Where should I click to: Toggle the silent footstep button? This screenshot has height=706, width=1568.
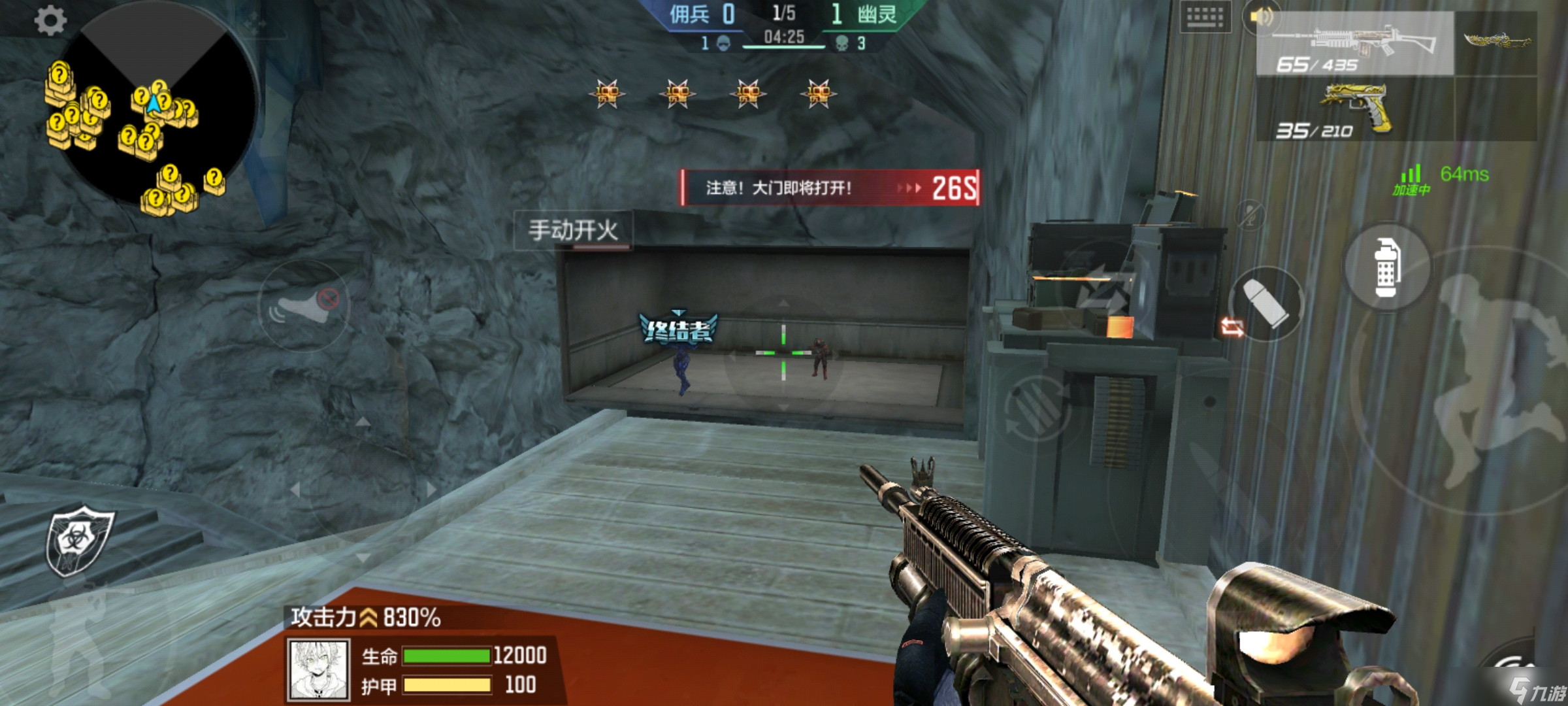[x=304, y=306]
